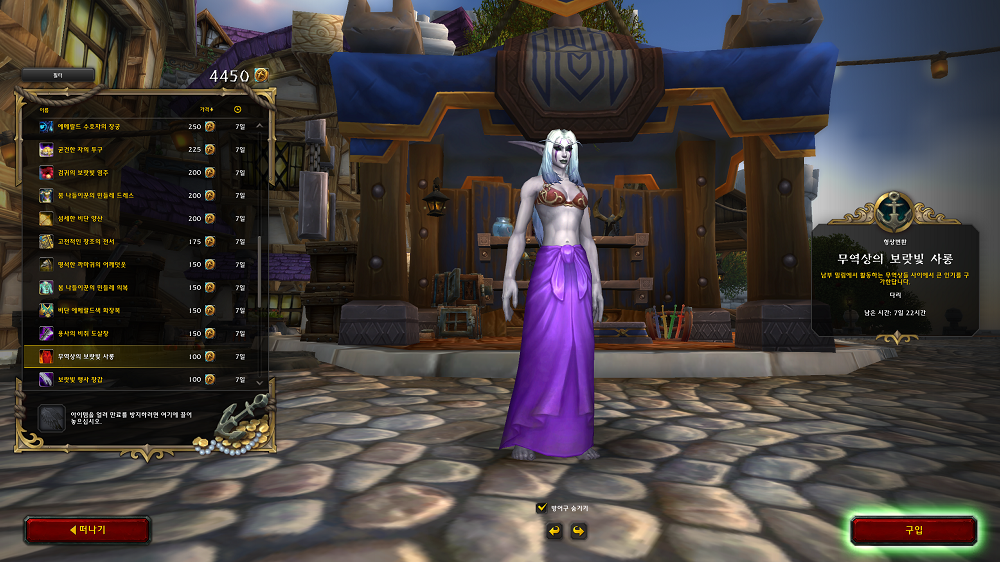Sort the list by 이름 column
1000x562 pixels.
click(44, 108)
